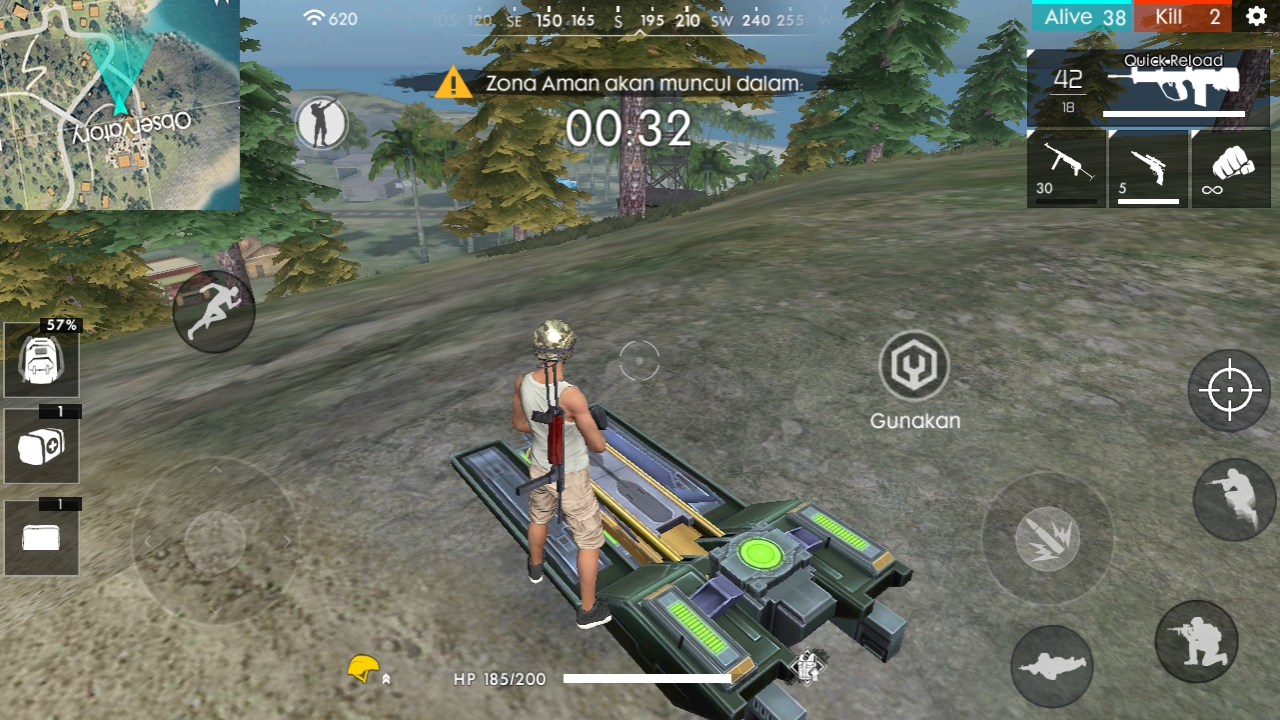Throw the grenade using its icon
Viewport: 1280px width, 720px height.
tap(1047, 539)
